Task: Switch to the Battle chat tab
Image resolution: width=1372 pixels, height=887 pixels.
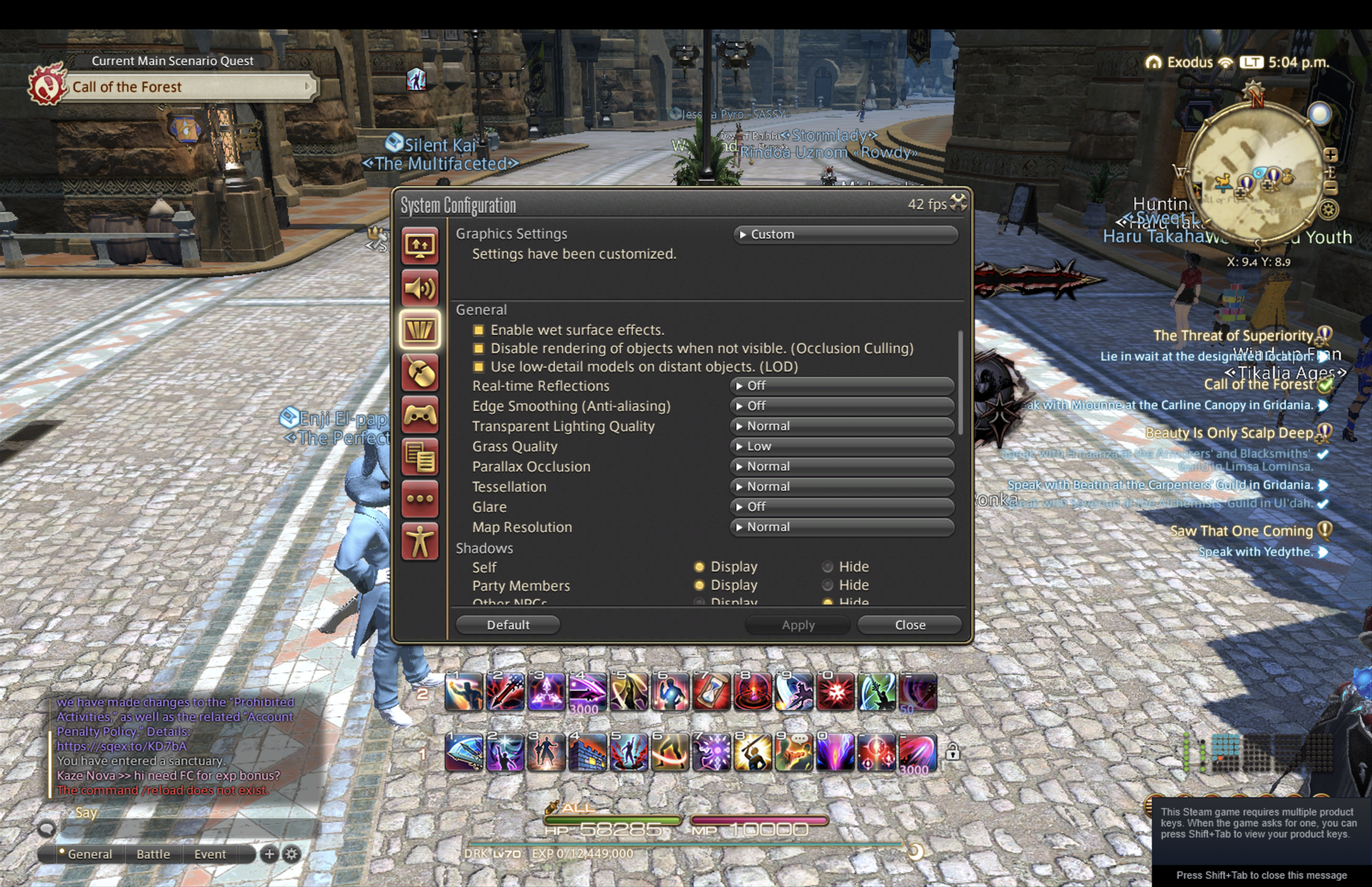Action: pyautogui.click(x=153, y=854)
